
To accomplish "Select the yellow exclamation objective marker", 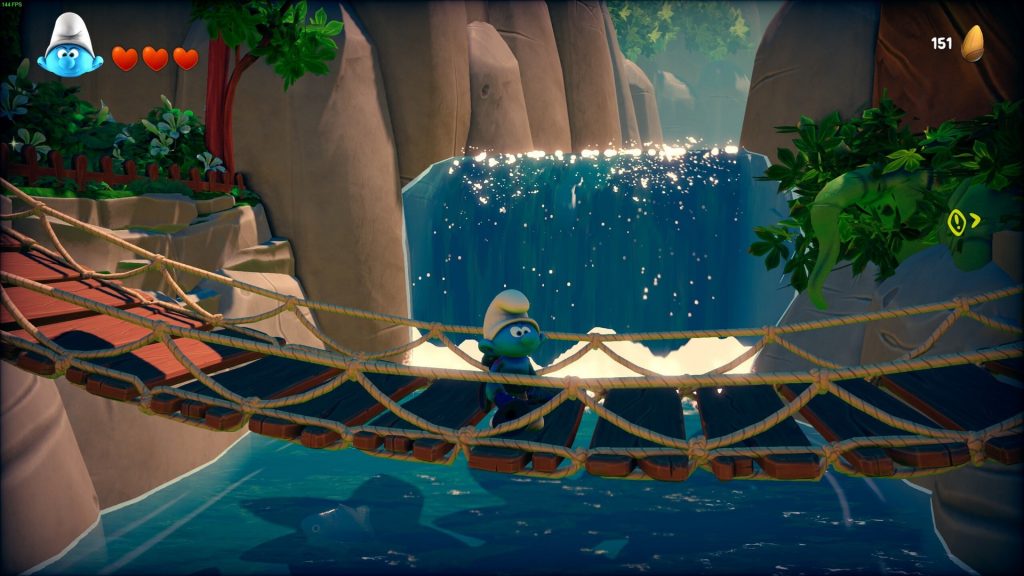I will (957, 221).
